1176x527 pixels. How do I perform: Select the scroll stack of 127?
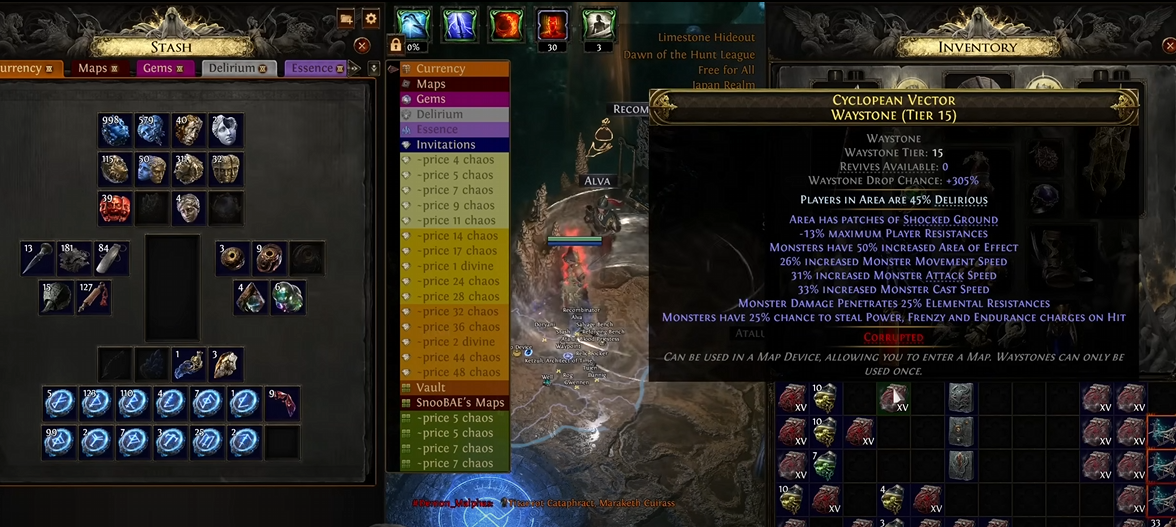[x=95, y=297]
